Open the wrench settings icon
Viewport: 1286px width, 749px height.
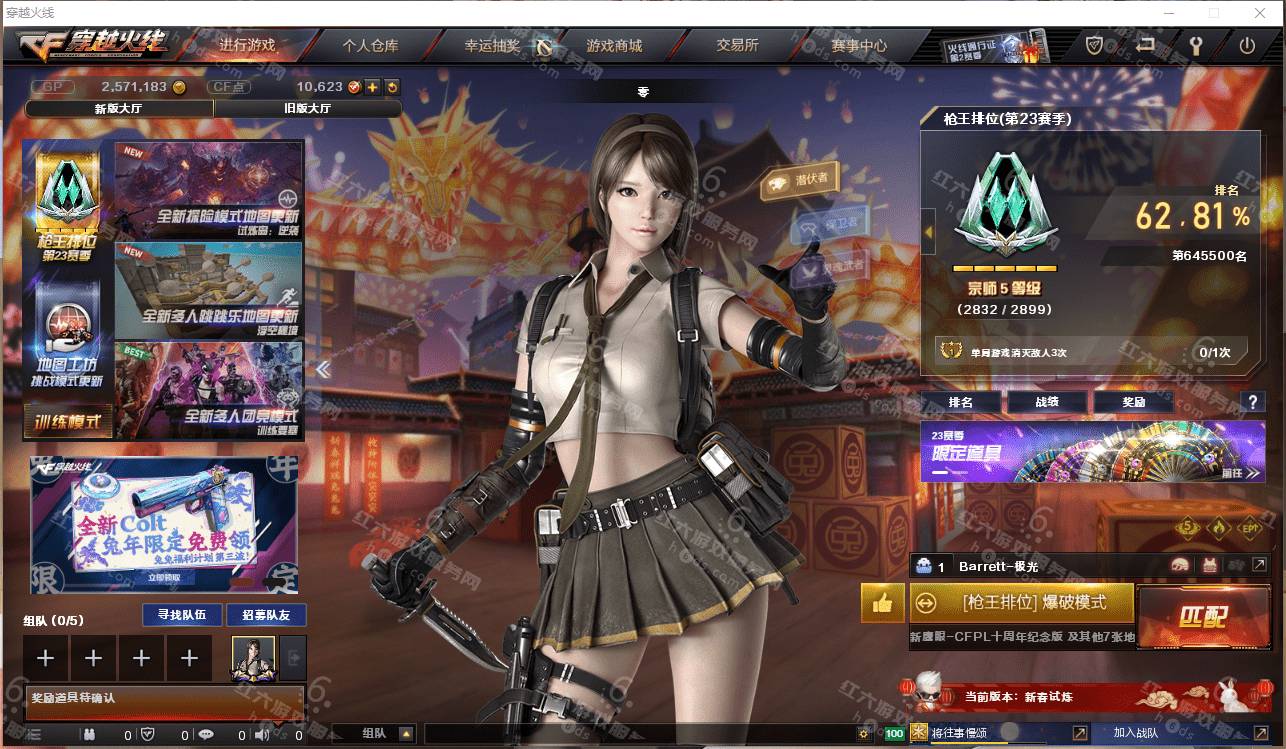pos(1195,45)
